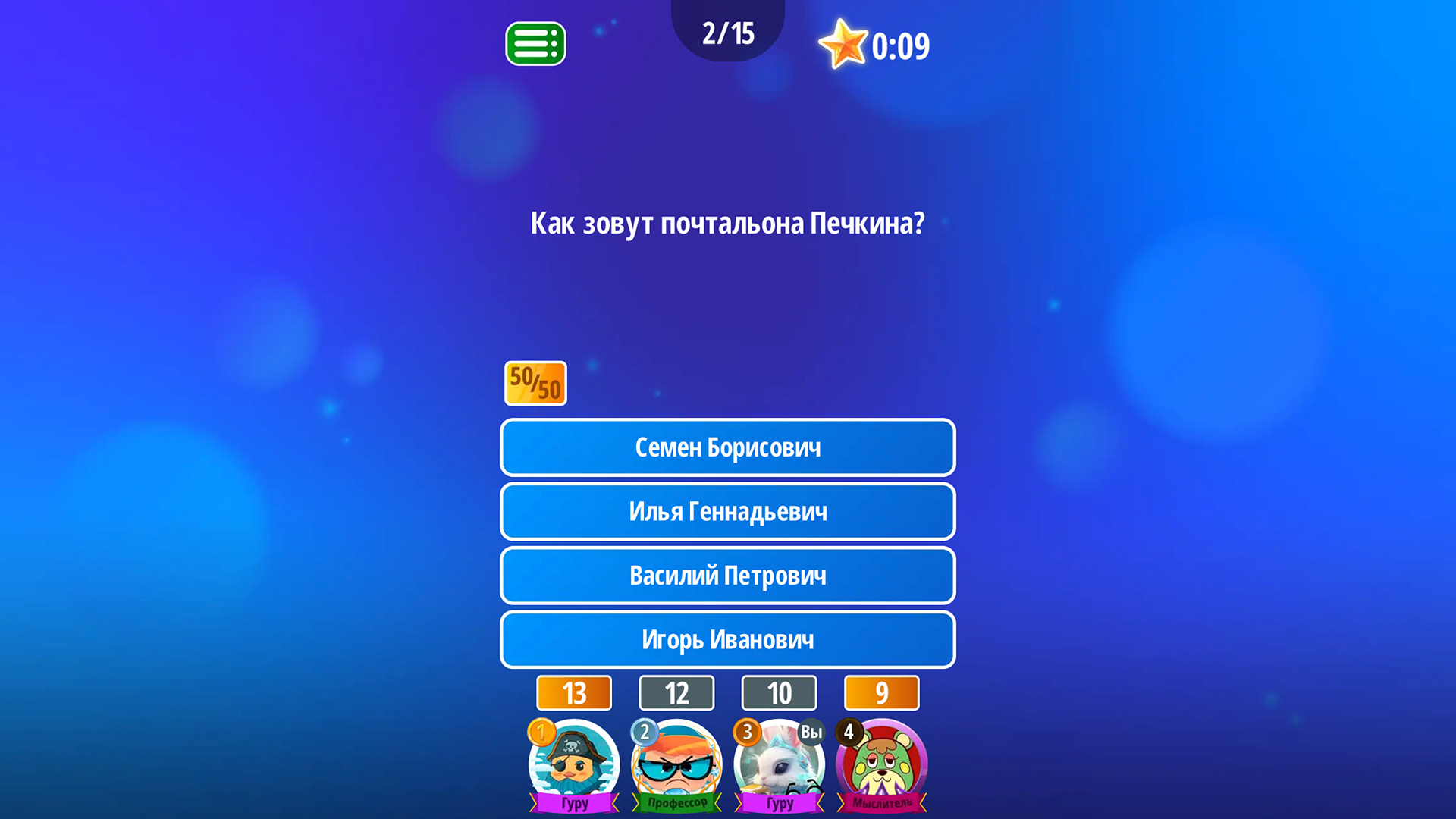The image size is (1456, 819).
Task: Click the score box showing «13»
Action: (573, 692)
